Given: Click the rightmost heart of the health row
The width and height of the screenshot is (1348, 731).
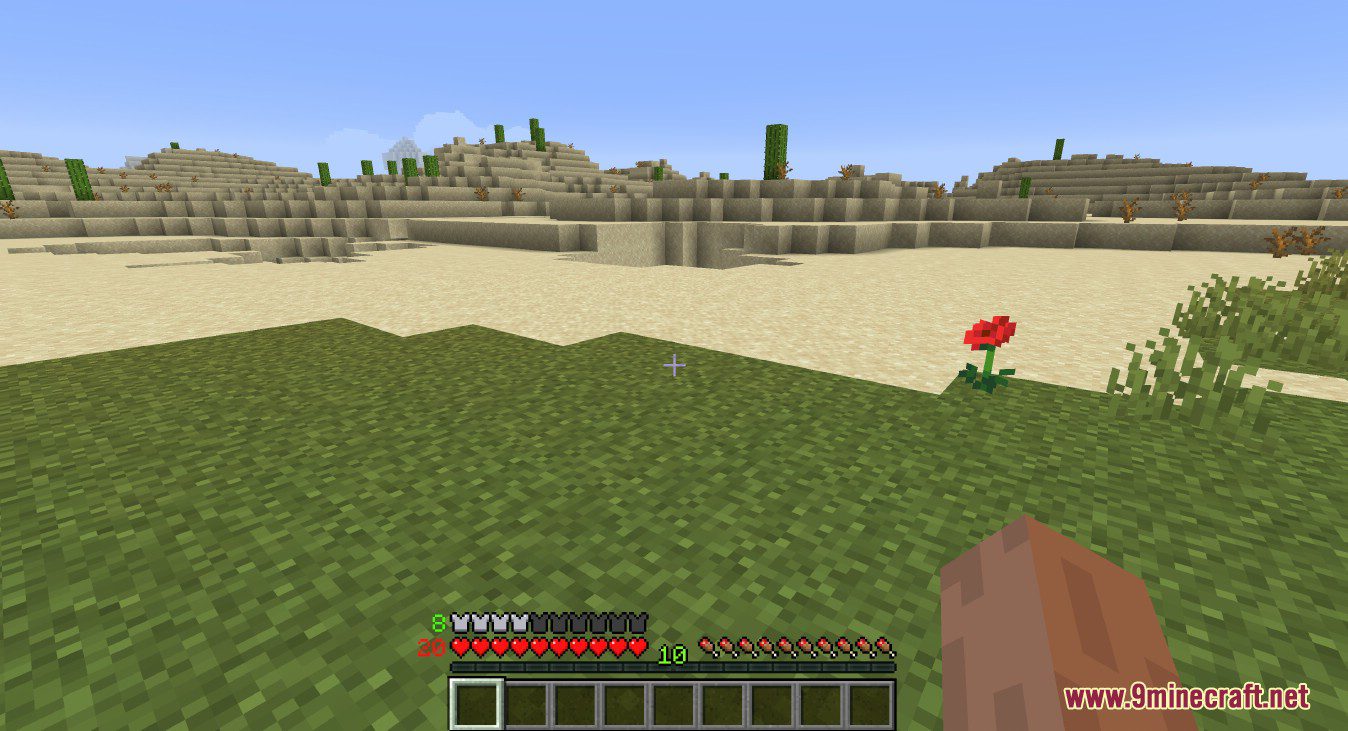Looking at the screenshot, I should 638,647.
